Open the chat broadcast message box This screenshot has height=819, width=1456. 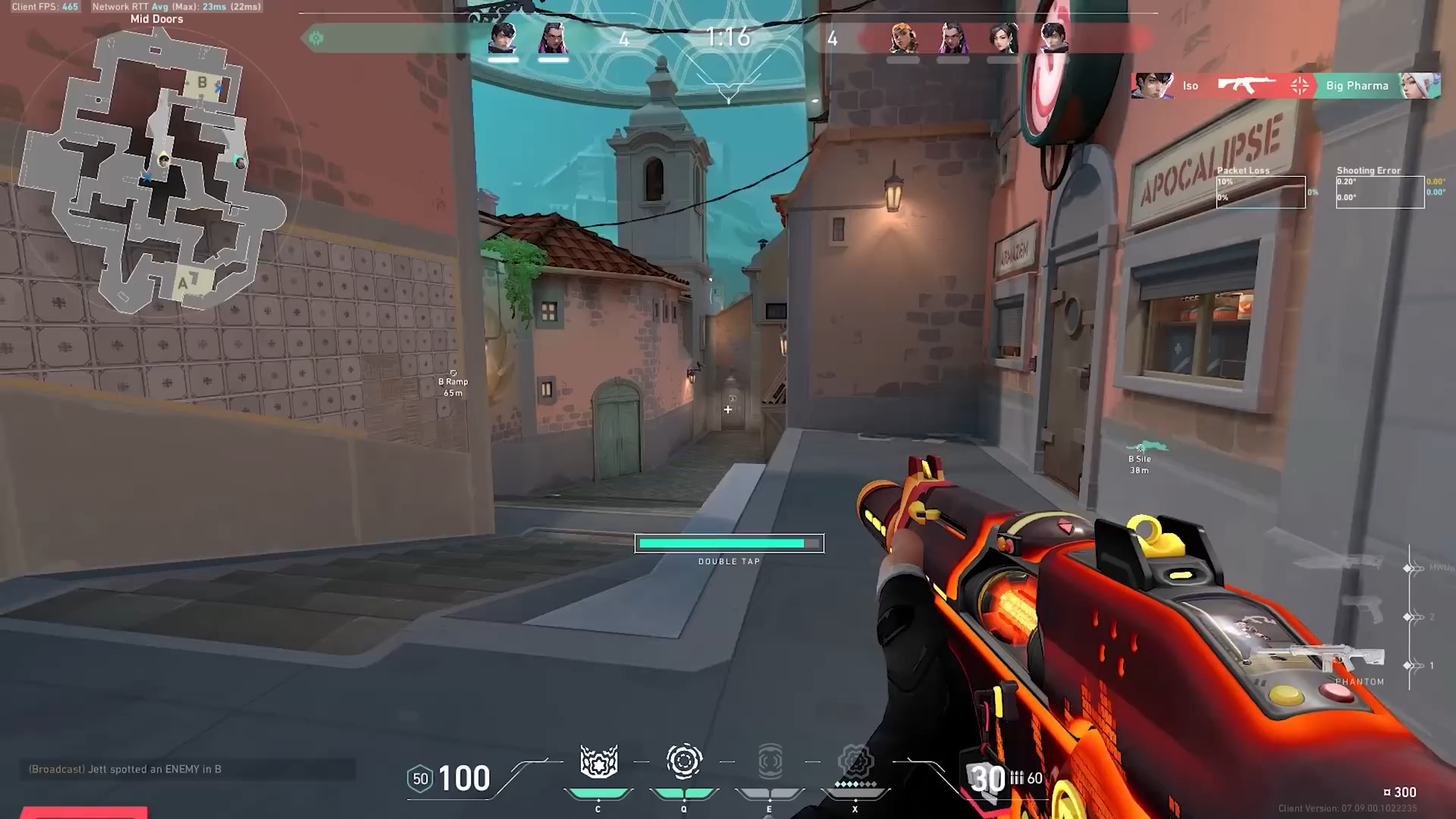tap(187, 769)
